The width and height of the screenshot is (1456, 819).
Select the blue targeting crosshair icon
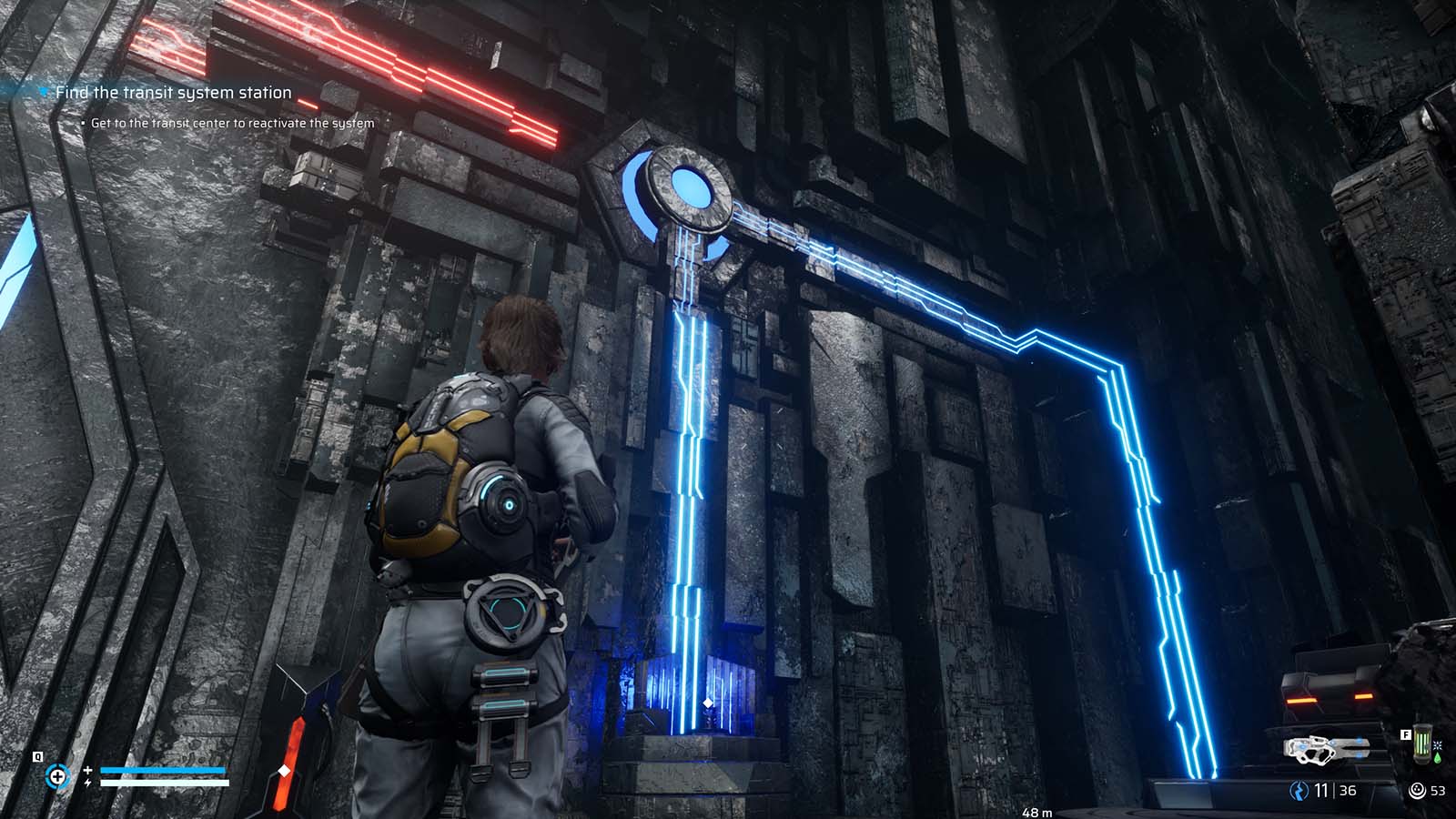click(58, 775)
